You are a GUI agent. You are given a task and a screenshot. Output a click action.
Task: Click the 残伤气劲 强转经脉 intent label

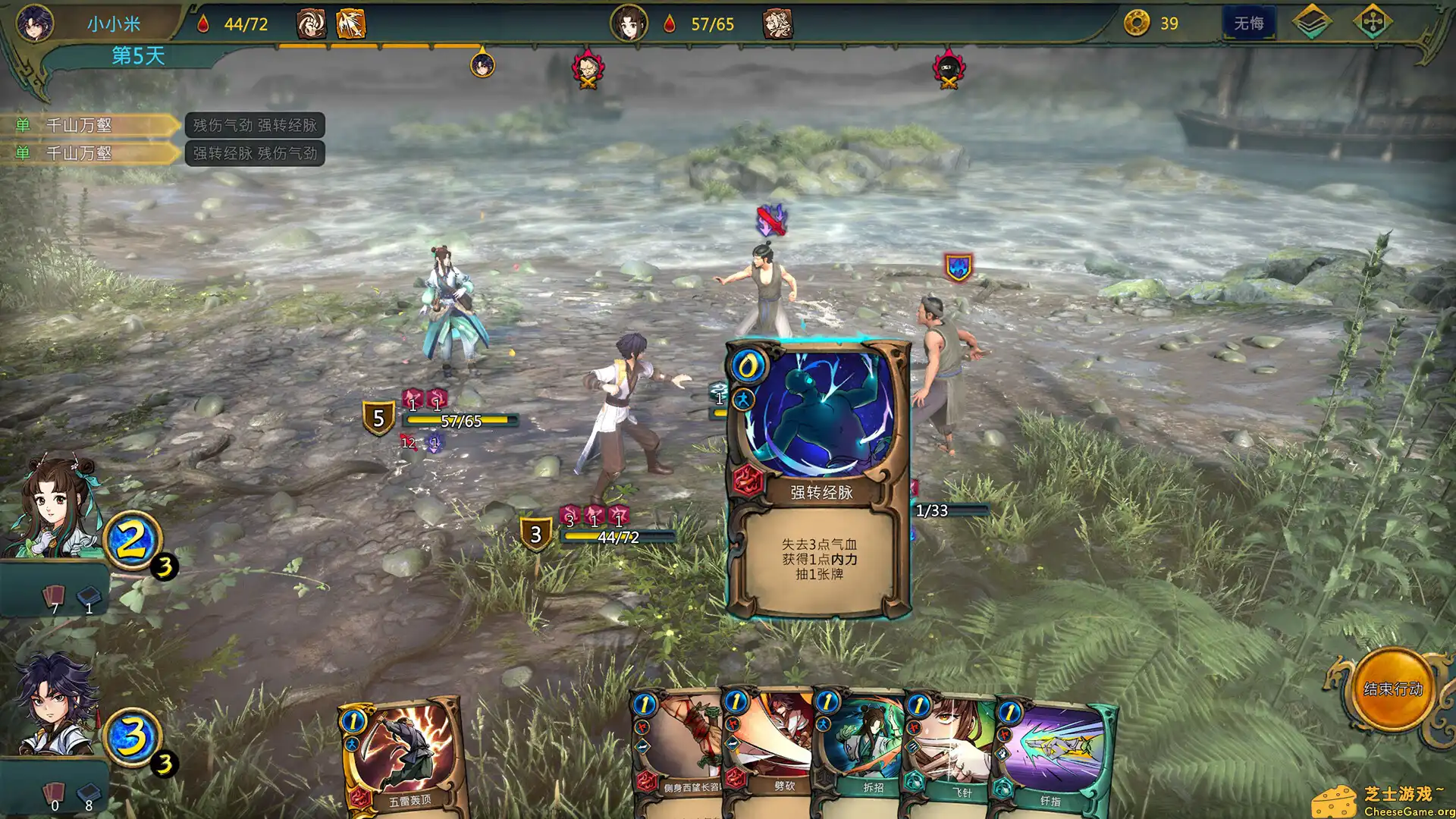pyautogui.click(x=256, y=126)
